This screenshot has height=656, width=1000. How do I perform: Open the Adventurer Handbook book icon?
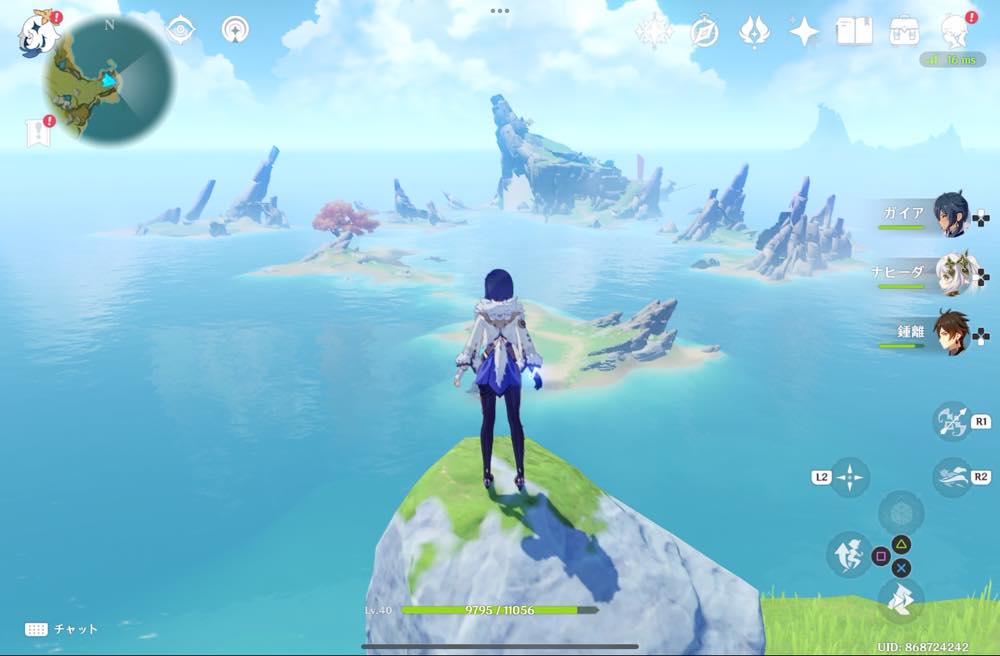(x=853, y=32)
